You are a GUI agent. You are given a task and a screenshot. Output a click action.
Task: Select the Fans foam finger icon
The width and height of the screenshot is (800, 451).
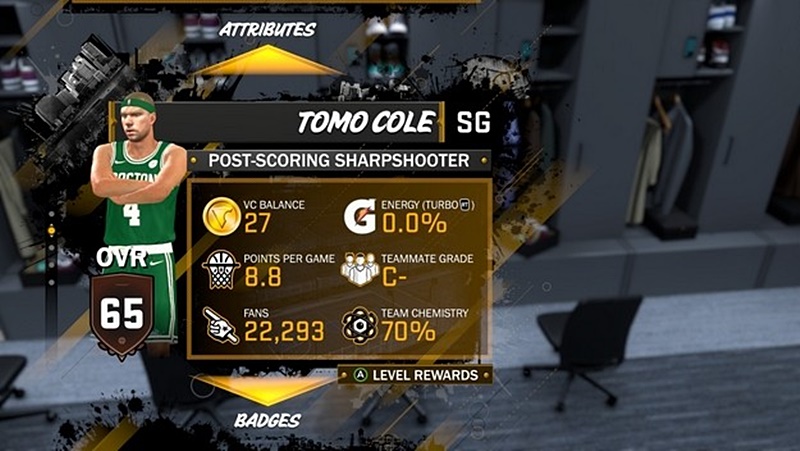pos(221,325)
